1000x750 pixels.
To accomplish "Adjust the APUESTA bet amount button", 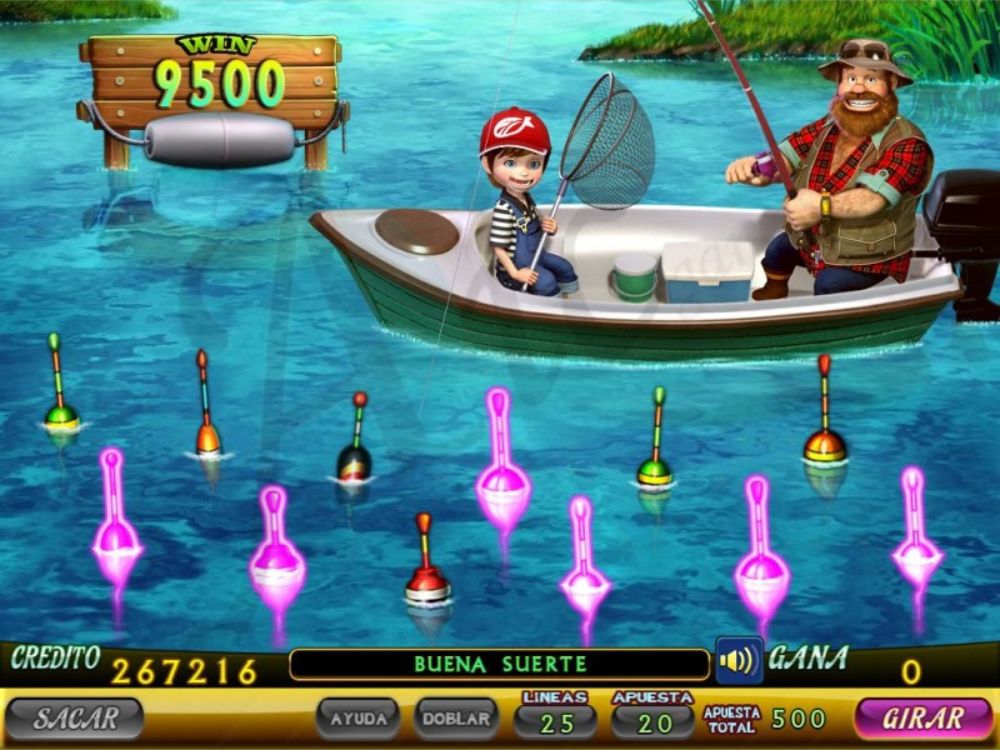I will click(x=653, y=720).
